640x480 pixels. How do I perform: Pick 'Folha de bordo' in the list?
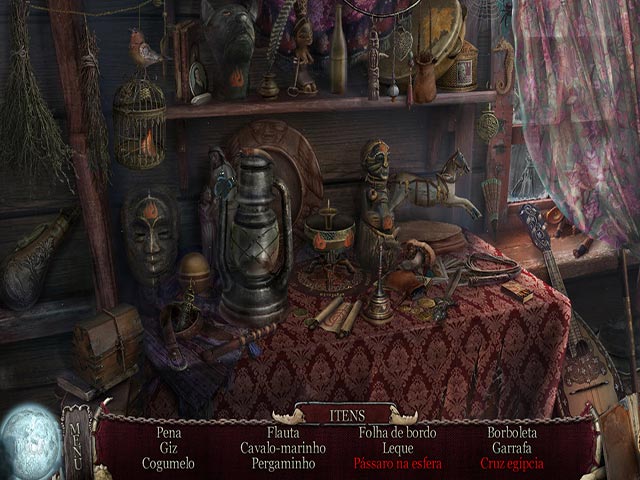pos(397,433)
